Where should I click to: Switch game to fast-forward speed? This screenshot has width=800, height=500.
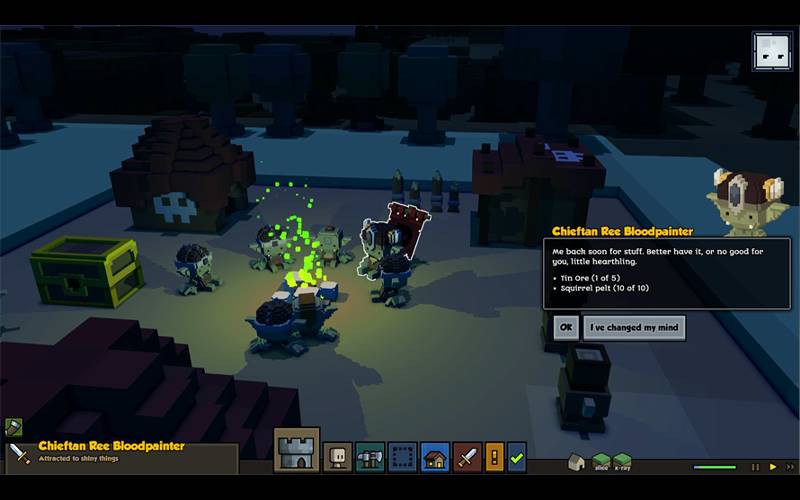pos(788,466)
